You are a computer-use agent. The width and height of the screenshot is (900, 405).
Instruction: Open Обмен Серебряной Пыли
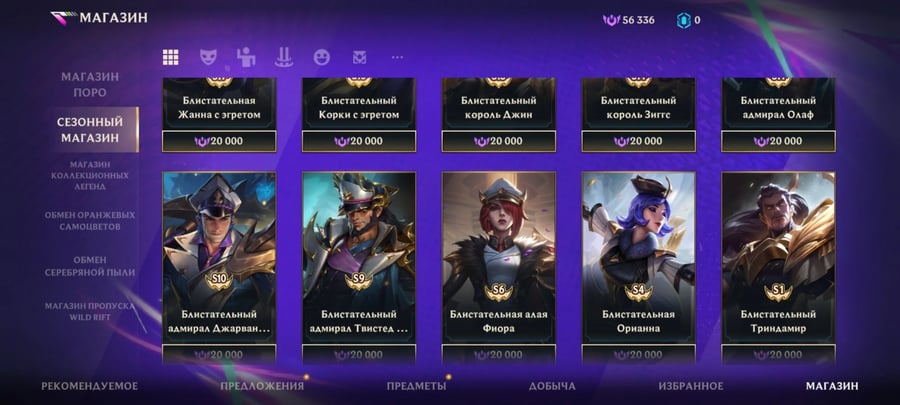pyautogui.click(x=89, y=265)
